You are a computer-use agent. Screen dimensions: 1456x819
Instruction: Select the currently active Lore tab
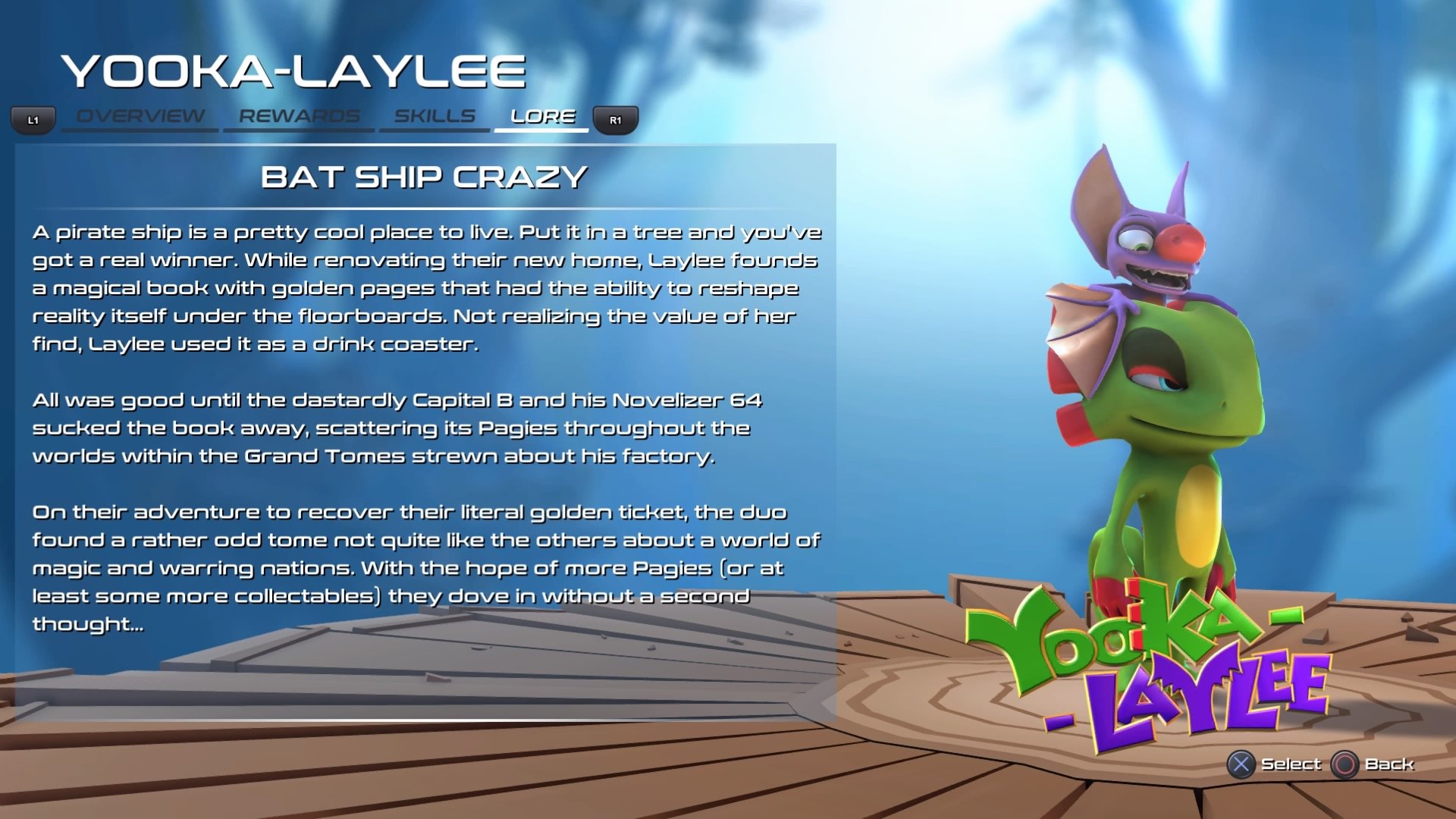coord(542,115)
